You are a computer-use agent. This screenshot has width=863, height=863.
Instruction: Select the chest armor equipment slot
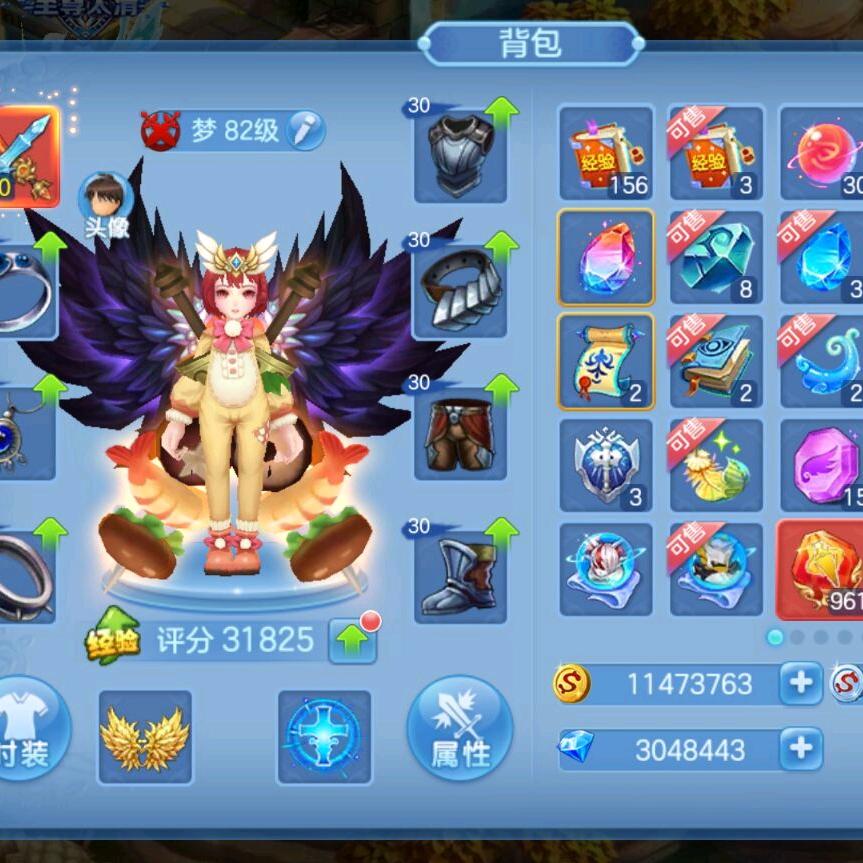click(x=459, y=152)
